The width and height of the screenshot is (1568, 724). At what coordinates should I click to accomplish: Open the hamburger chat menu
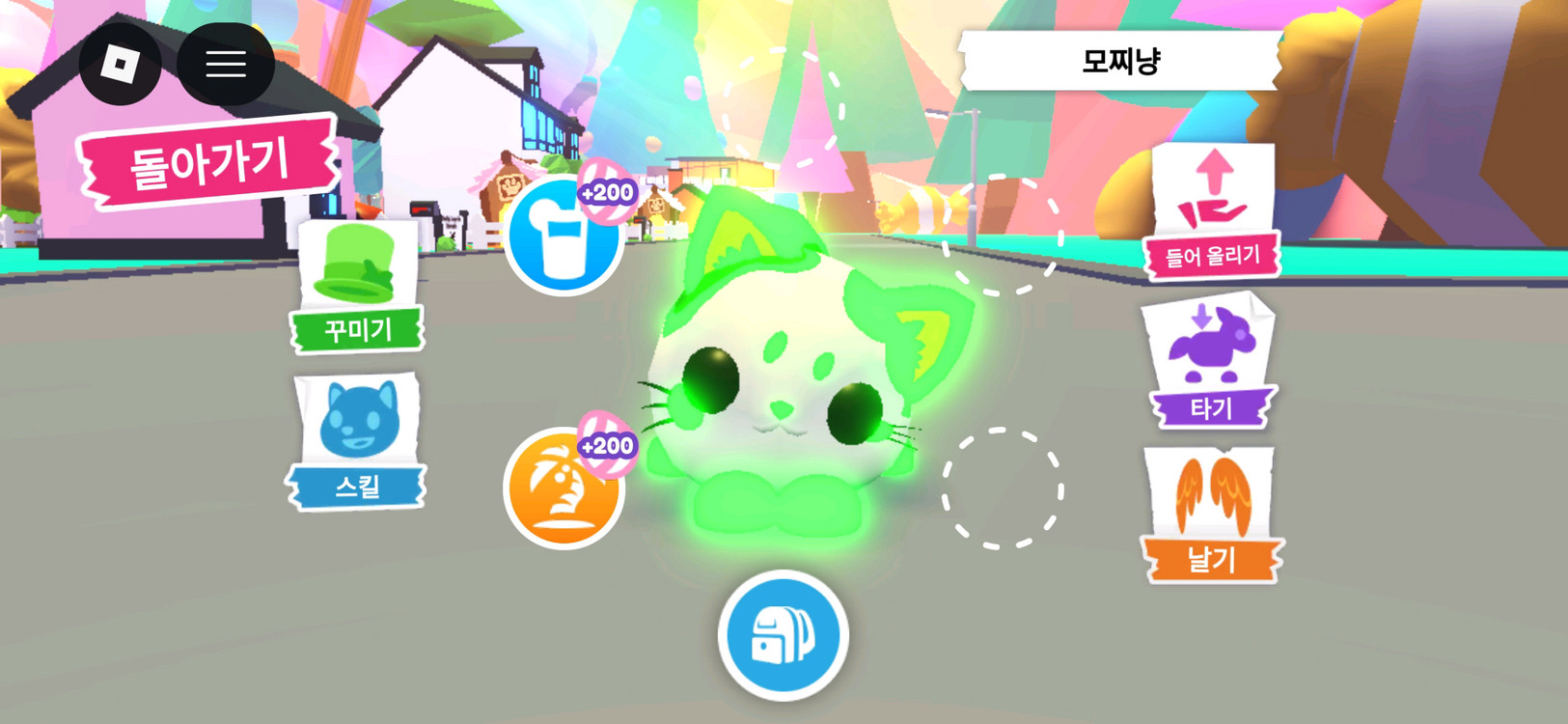pos(226,65)
